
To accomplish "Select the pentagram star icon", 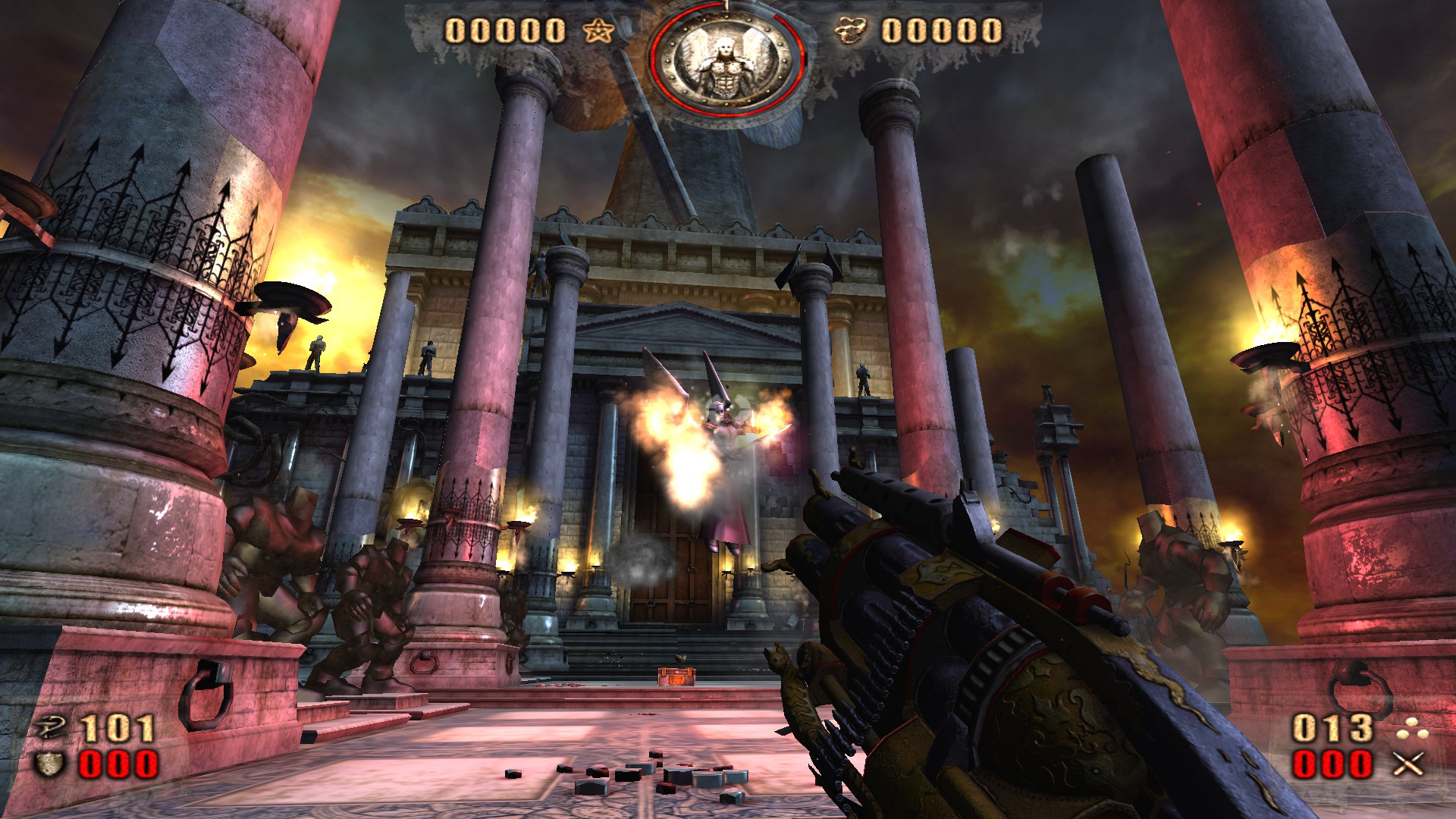I will click(x=599, y=31).
